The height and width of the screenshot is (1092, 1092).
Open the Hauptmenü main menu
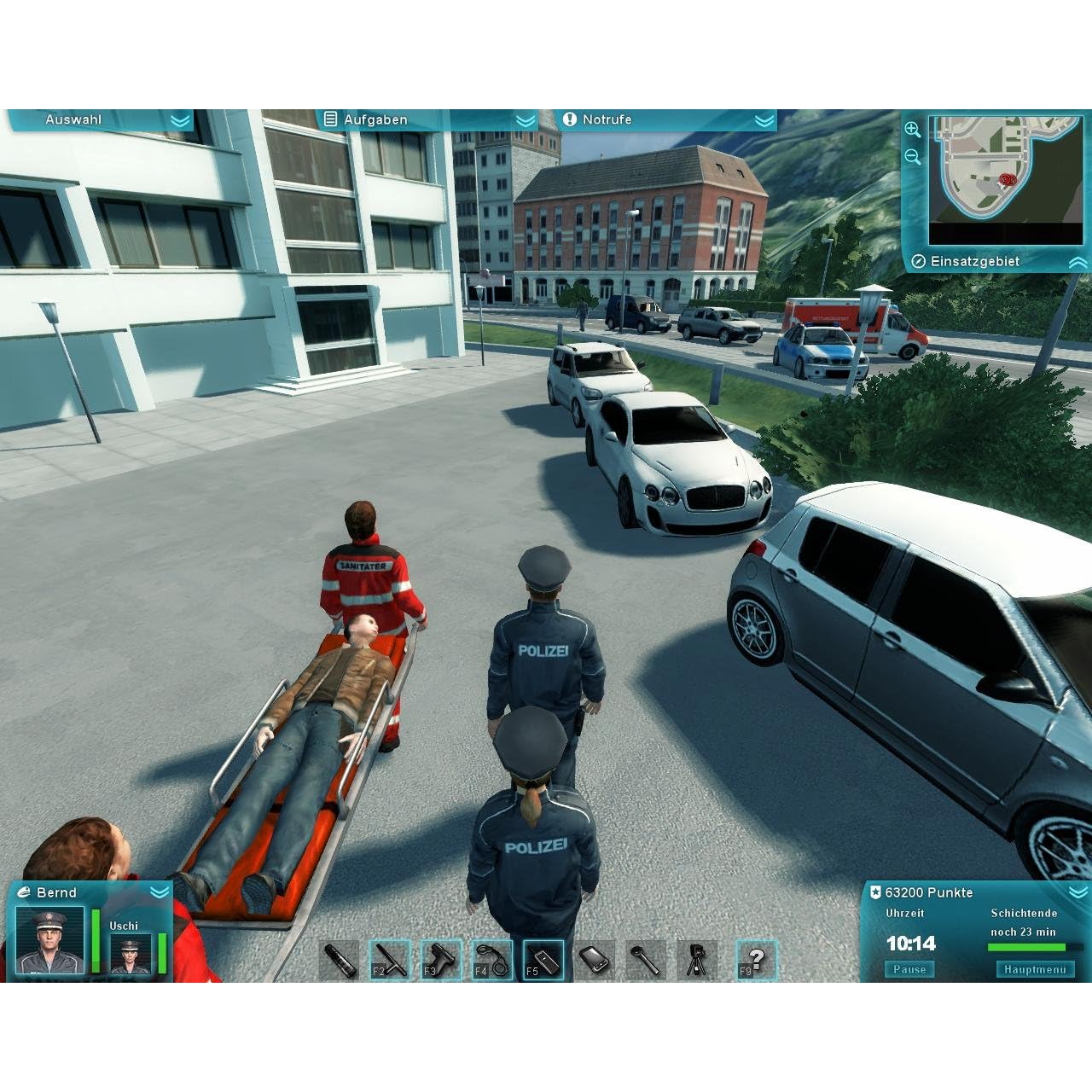click(1034, 969)
